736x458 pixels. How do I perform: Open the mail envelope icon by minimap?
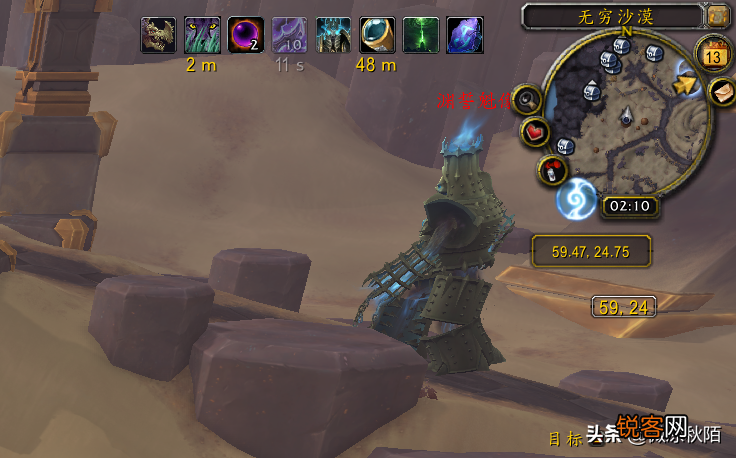click(722, 91)
